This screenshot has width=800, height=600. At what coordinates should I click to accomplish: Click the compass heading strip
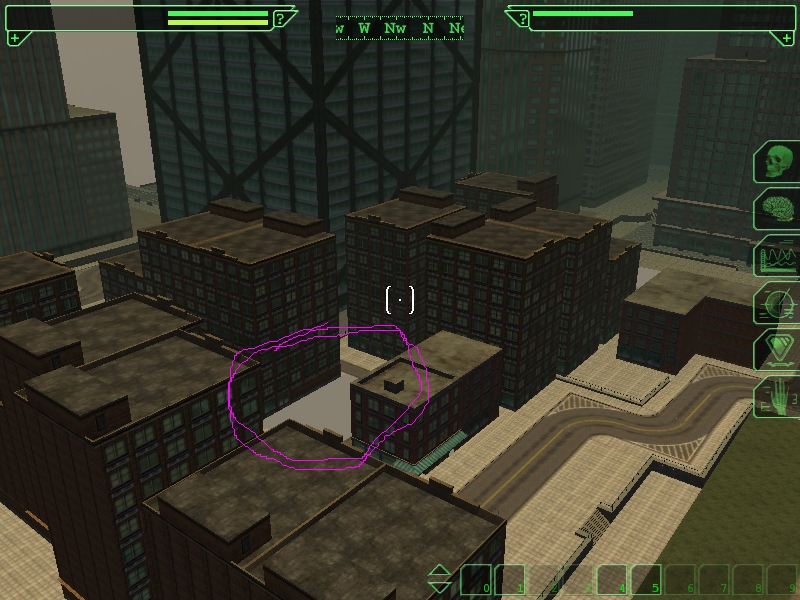point(399,28)
